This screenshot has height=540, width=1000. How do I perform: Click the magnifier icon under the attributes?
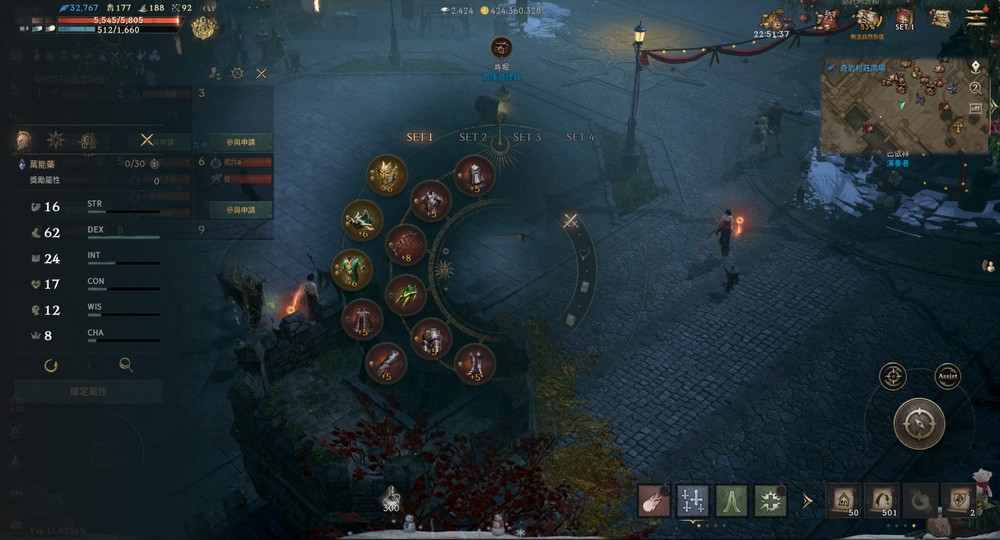coord(126,365)
